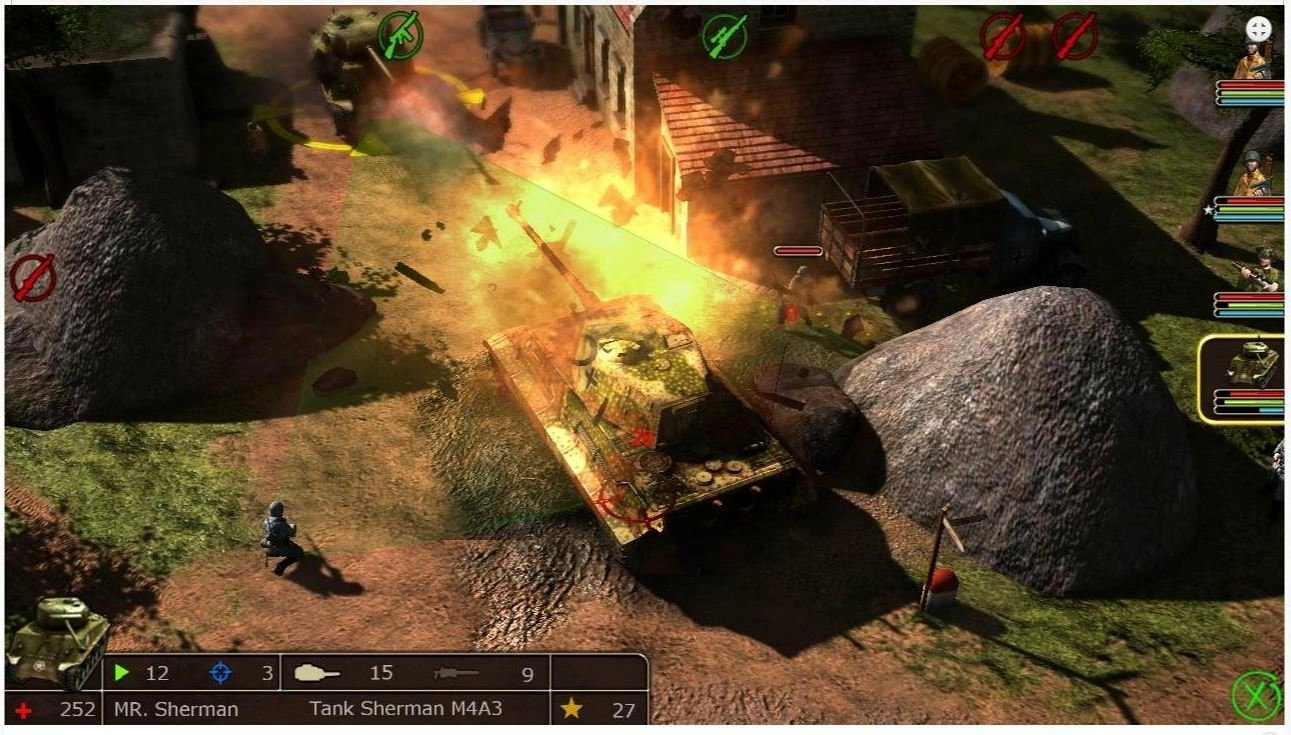
Task: Choose the machine gun weapon icon
Action: coord(456,673)
